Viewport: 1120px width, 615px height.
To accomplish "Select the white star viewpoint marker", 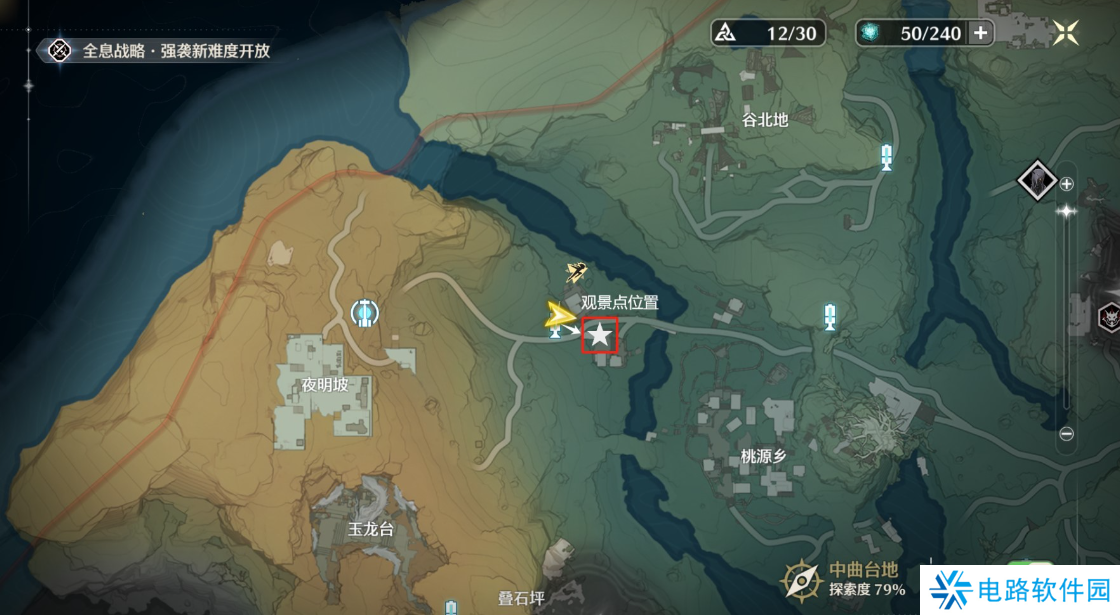I will pyautogui.click(x=599, y=336).
